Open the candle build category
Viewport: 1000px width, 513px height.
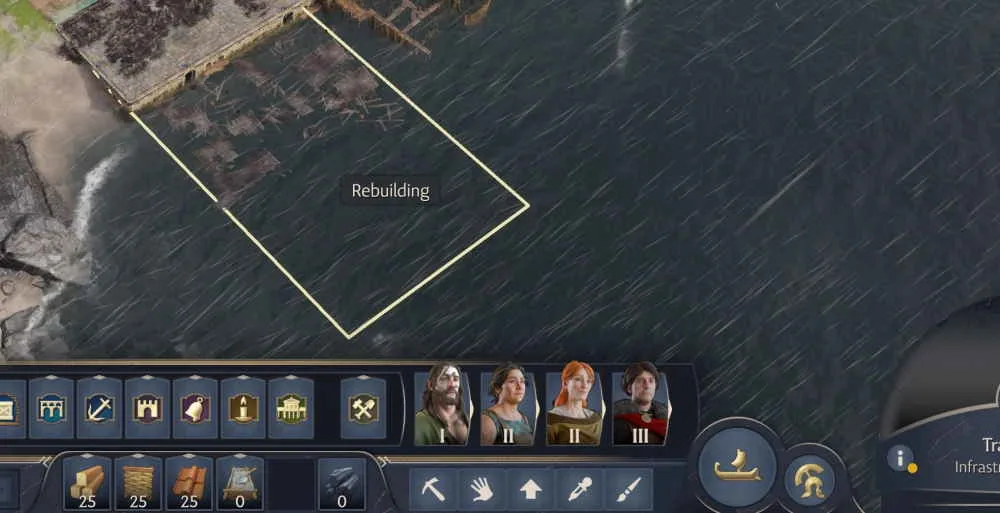243,408
